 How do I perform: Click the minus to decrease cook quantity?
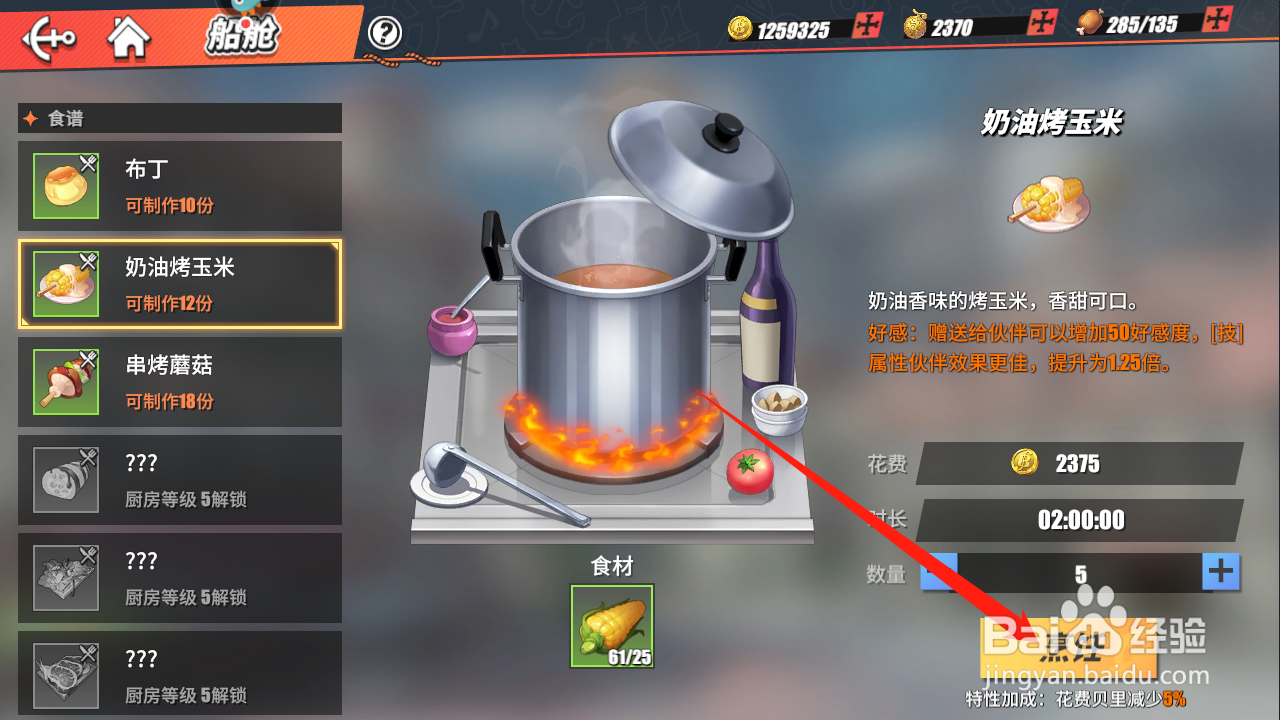click(937, 572)
